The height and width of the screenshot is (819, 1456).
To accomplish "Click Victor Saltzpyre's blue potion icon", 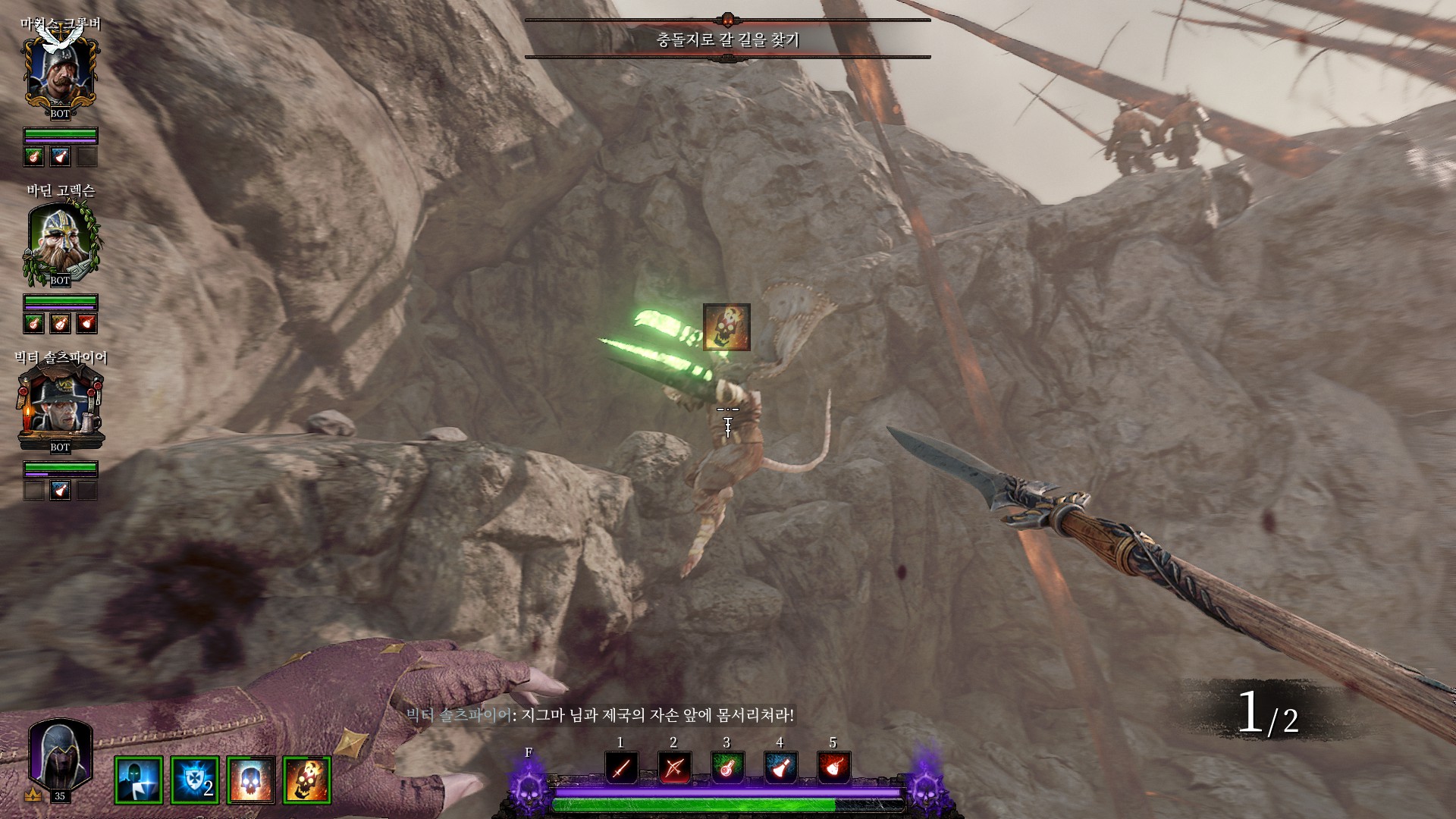I will pos(60,491).
